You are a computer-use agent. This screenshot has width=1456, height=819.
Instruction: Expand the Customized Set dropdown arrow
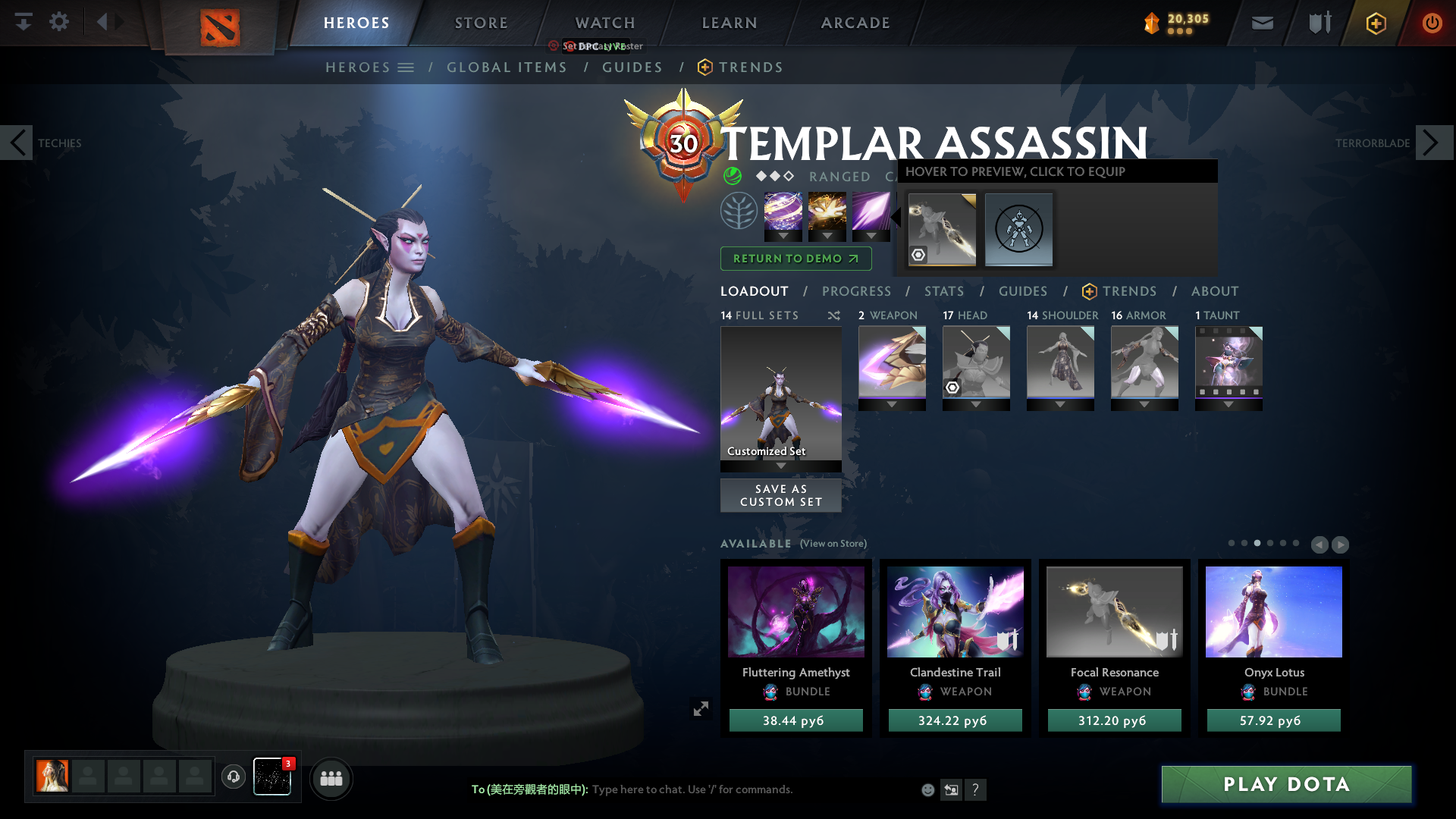point(780,466)
